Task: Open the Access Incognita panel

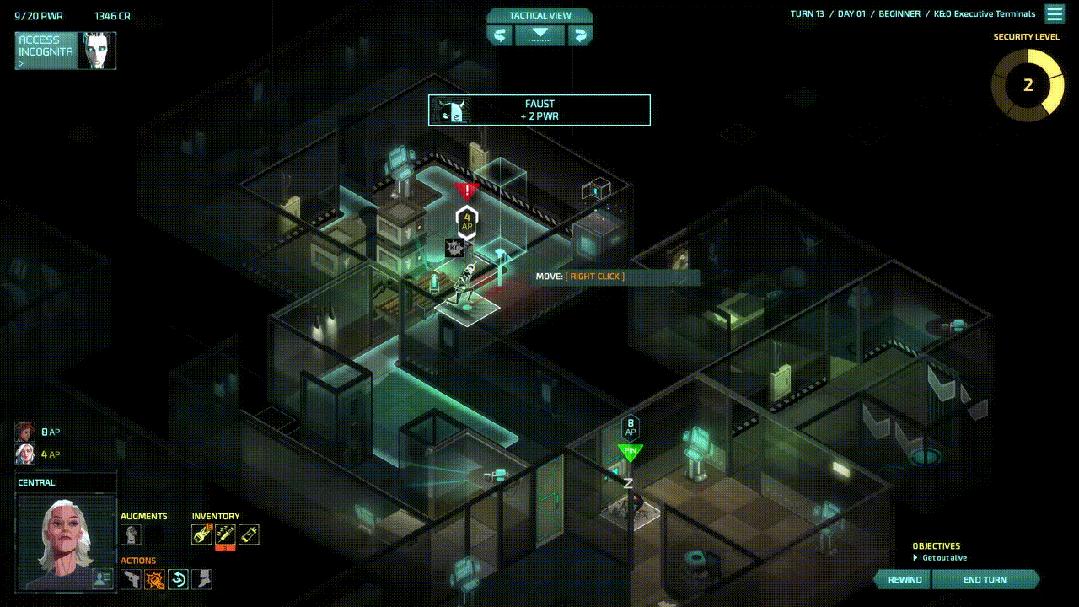Action: point(65,51)
